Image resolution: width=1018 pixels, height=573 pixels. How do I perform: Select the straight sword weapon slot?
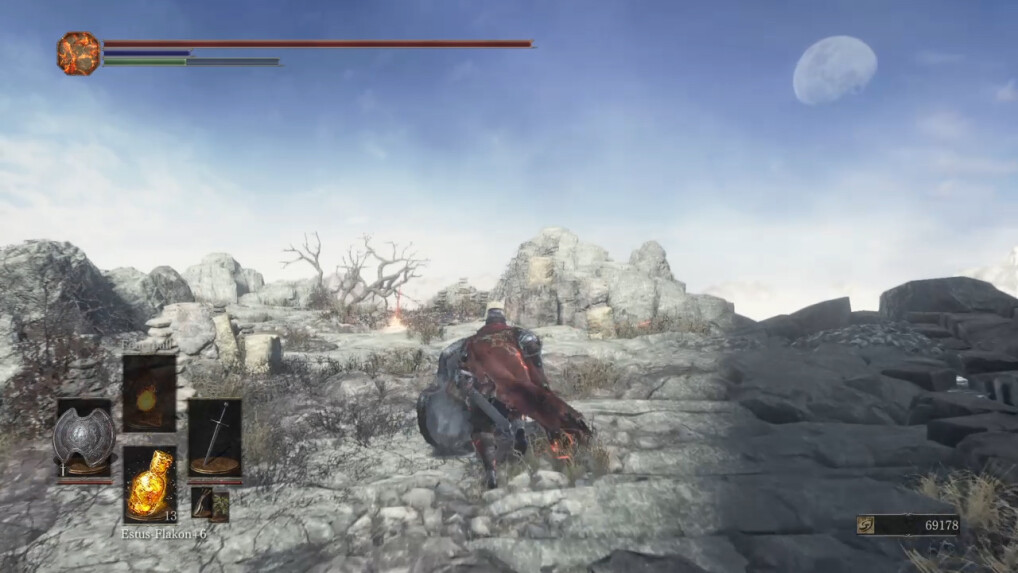(x=214, y=437)
